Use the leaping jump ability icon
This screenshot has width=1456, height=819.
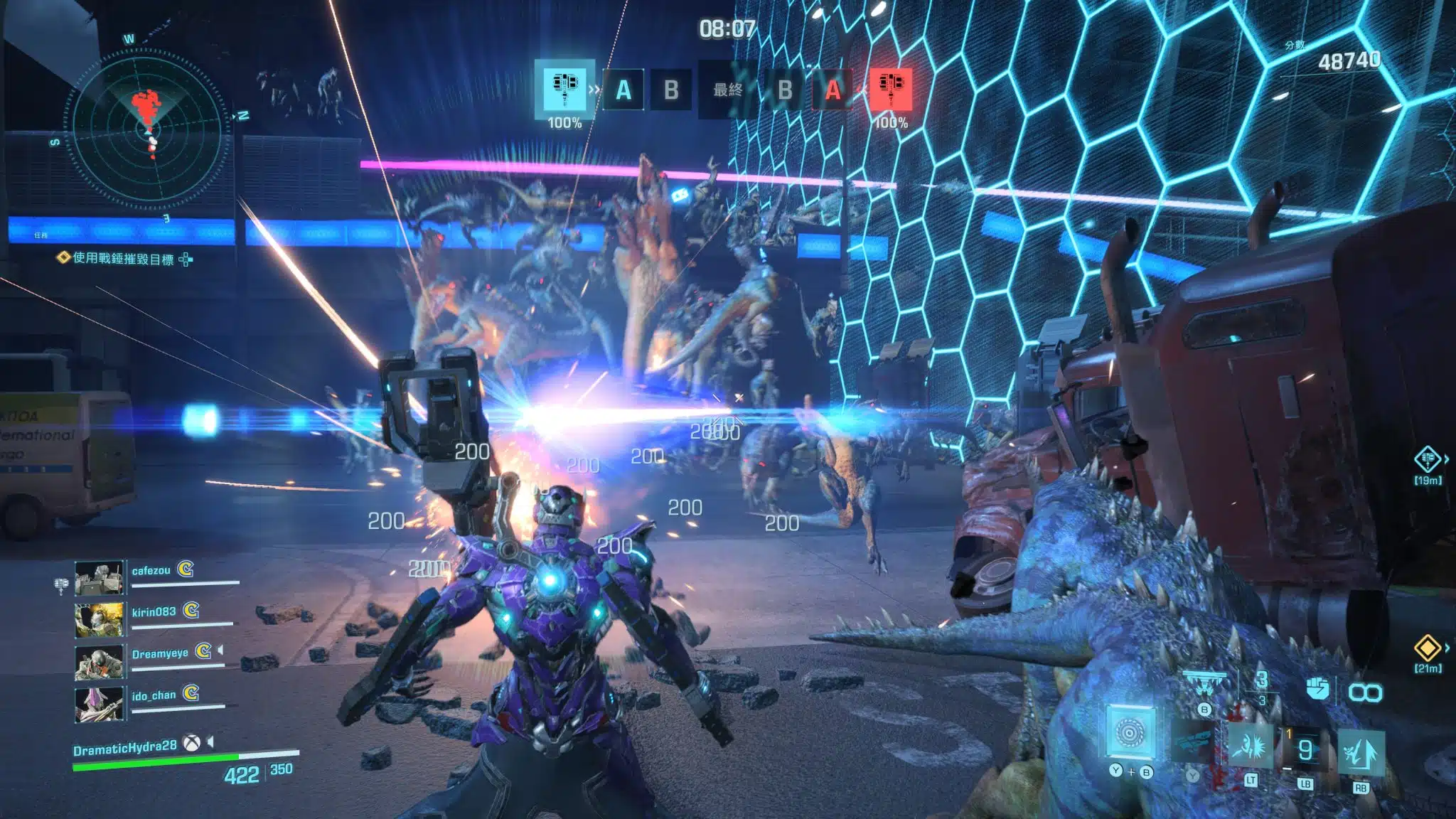1360,751
